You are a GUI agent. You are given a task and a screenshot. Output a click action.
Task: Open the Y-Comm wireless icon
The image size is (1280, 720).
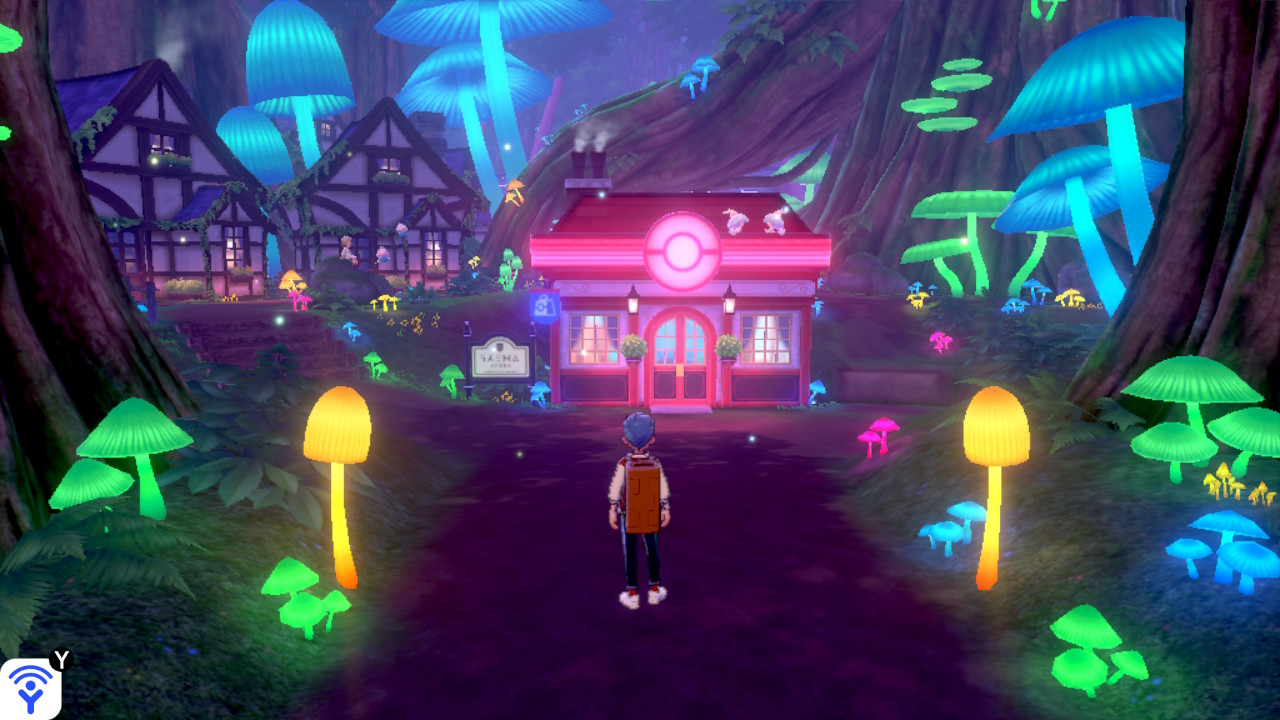[31, 688]
